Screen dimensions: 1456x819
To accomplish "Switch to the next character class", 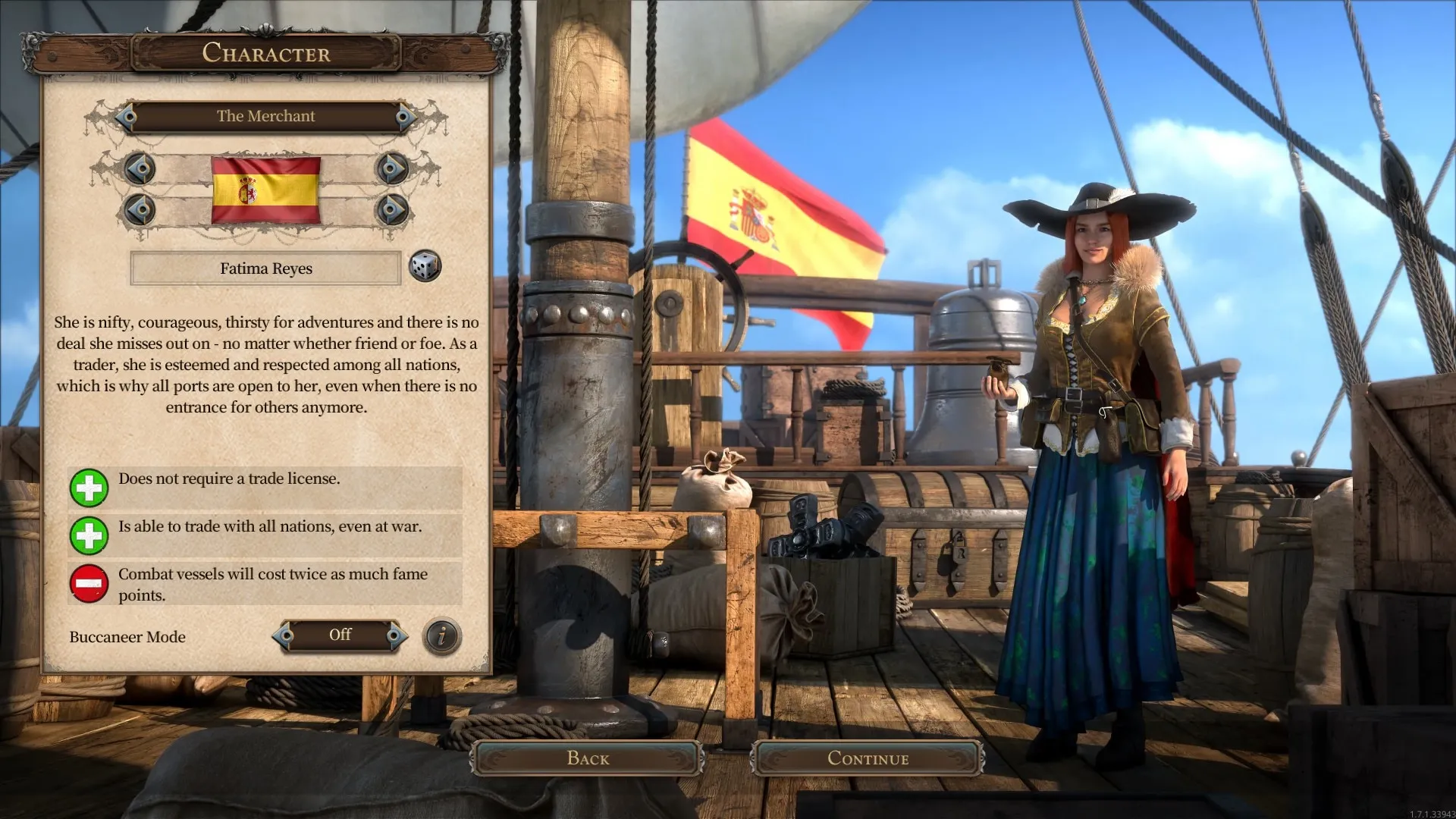I will pyautogui.click(x=405, y=117).
